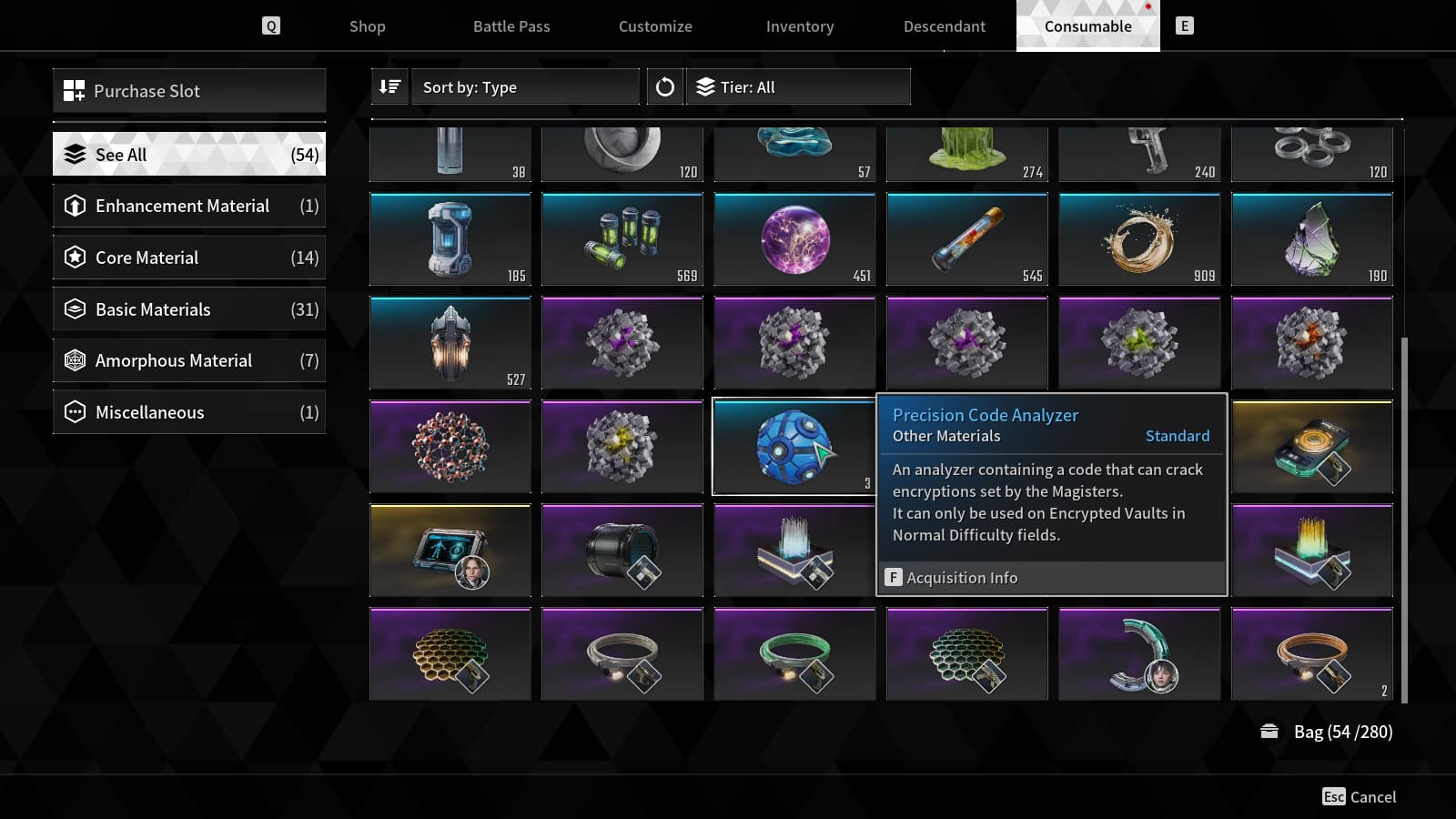The width and height of the screenshot is (1456, 819).
Task: Select the purple lightning orb item
Action: [x=794, y=239]
